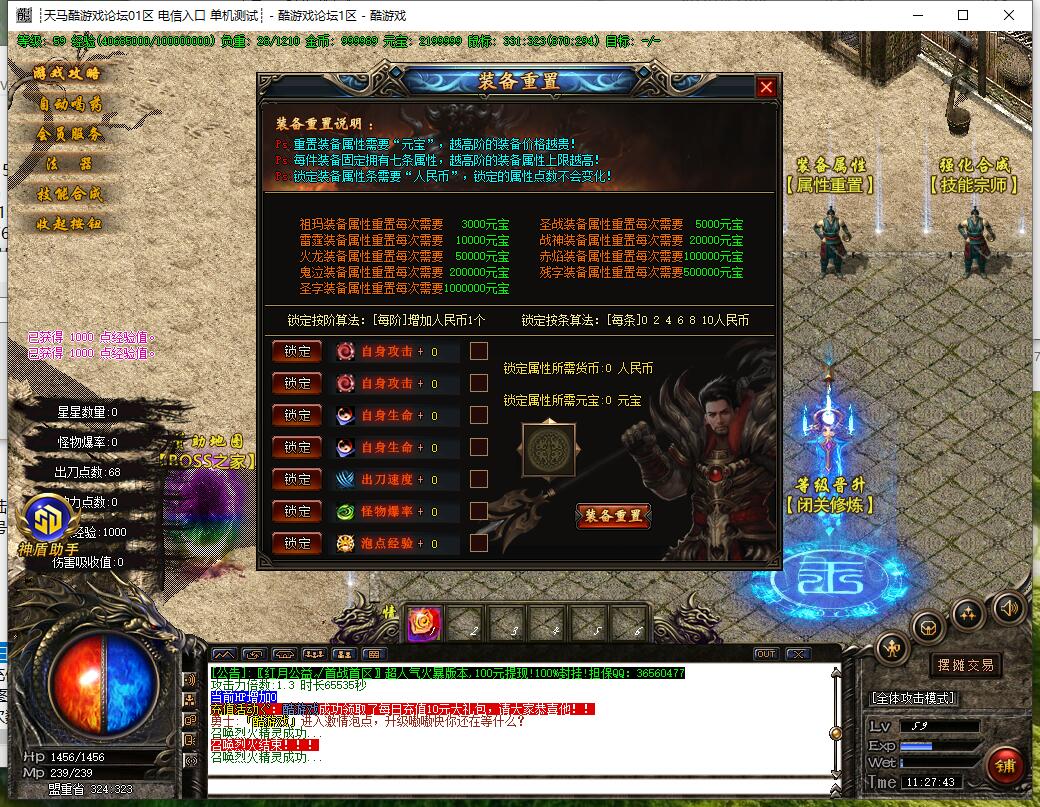Lock the 出刀速度 attribute row
This screenshot has width=1040, height=807.
point(297,479)
